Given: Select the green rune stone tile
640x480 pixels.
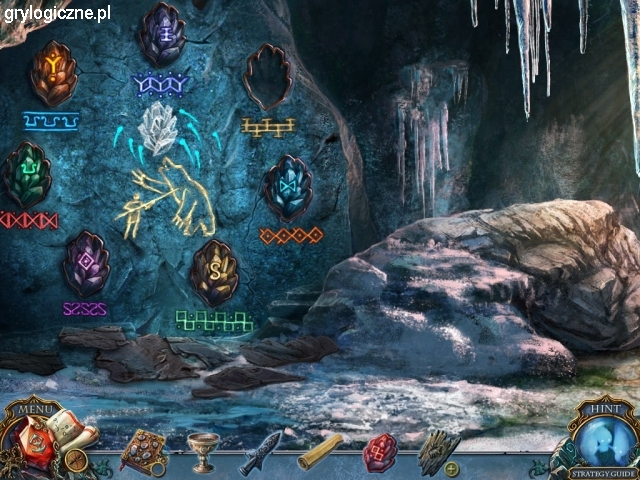Looking at the screenshot, I should (26, 175).
